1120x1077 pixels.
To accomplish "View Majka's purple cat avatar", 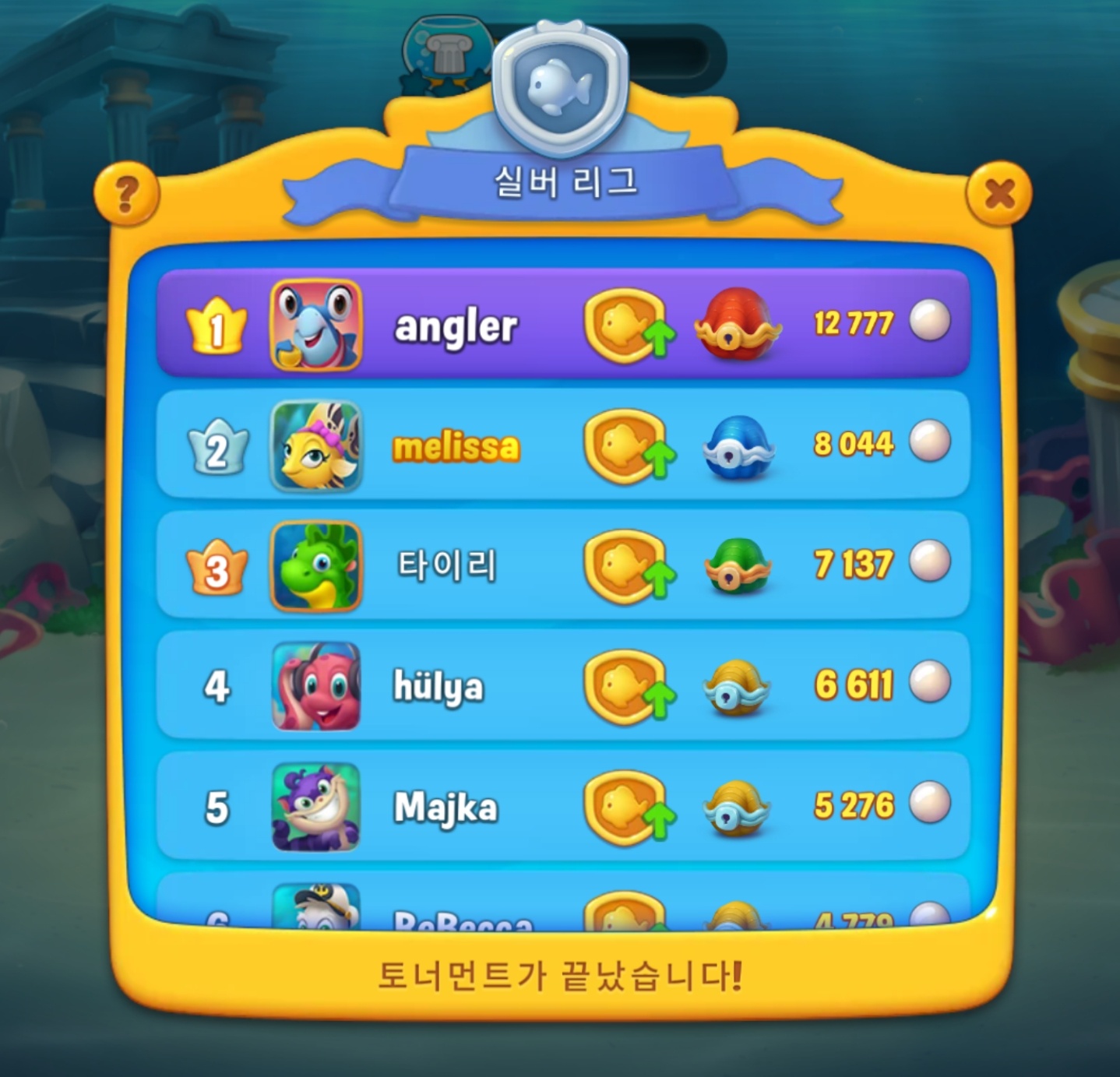I will [x=316, y=807].
